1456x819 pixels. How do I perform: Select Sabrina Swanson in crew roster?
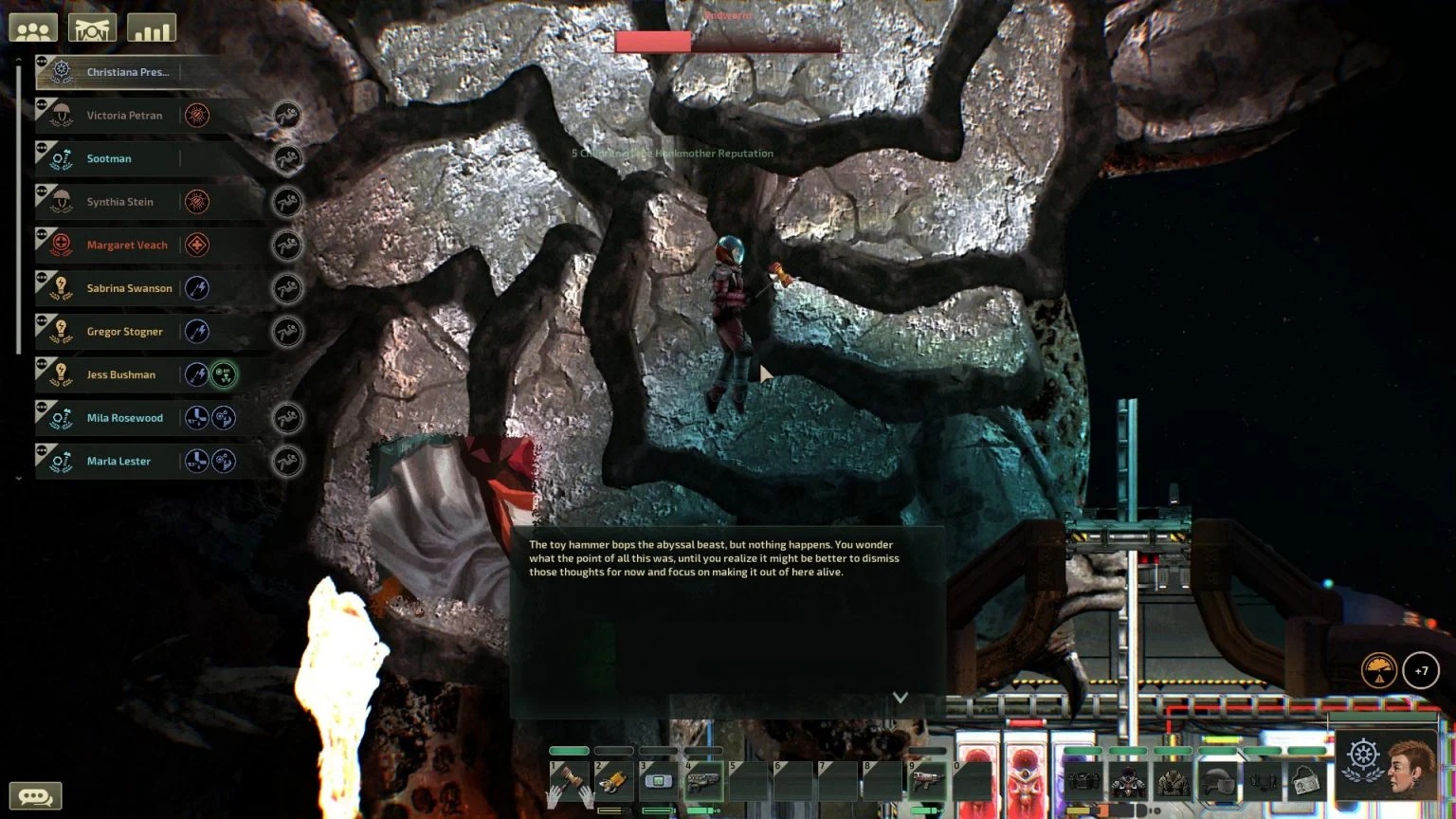(129, 289)
